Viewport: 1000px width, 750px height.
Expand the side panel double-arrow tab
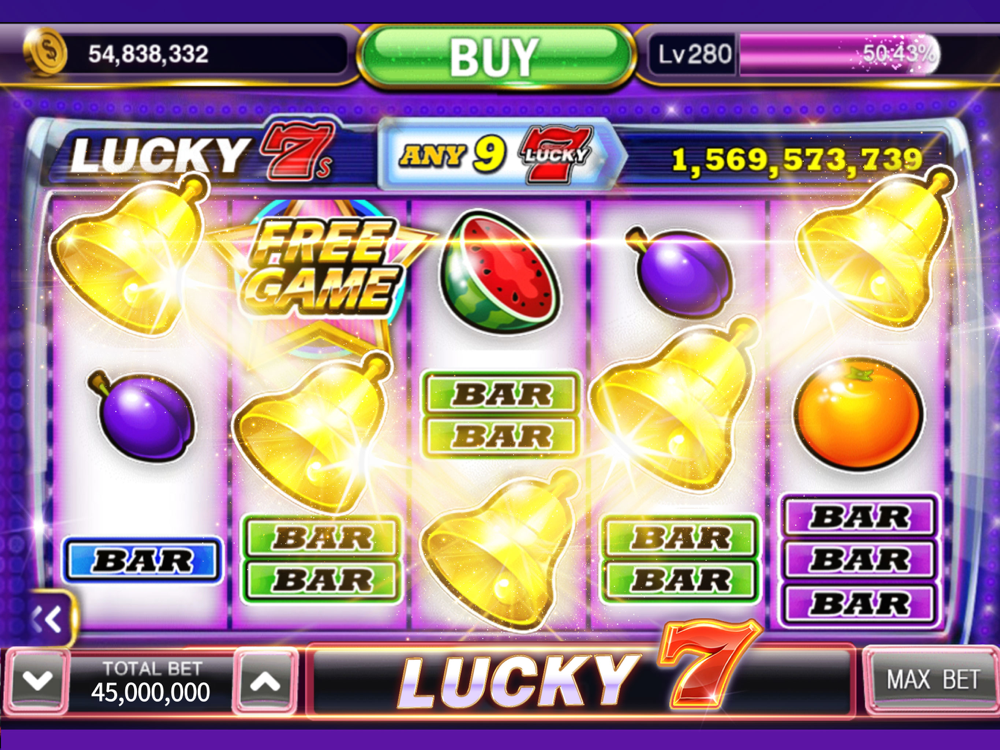point(50,621)
